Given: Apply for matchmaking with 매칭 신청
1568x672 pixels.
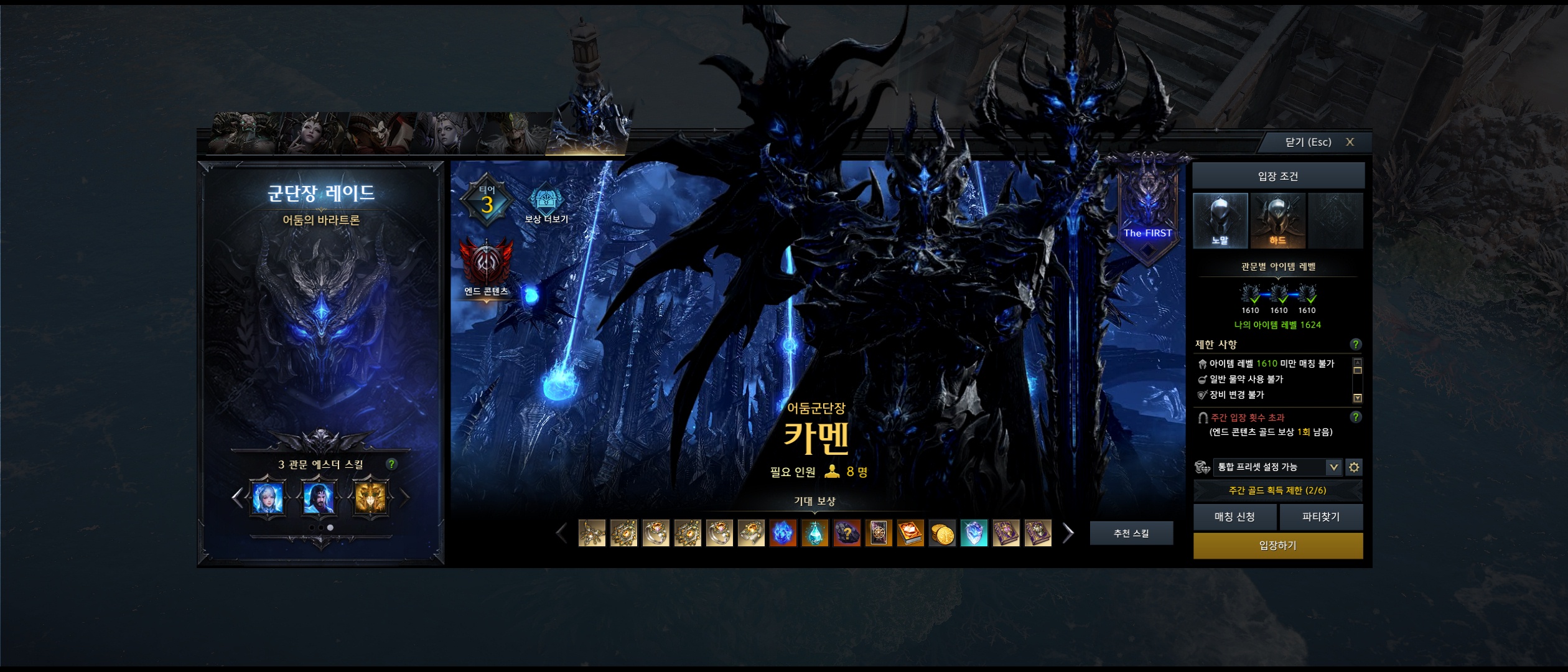Looking at the screenshot, I should pyautogui.click(x=1234, y=517).
